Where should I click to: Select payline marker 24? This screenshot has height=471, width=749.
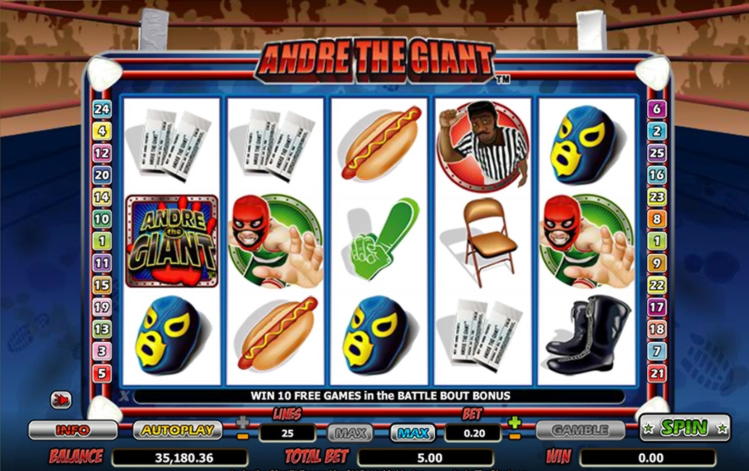[x=102, y=109]
